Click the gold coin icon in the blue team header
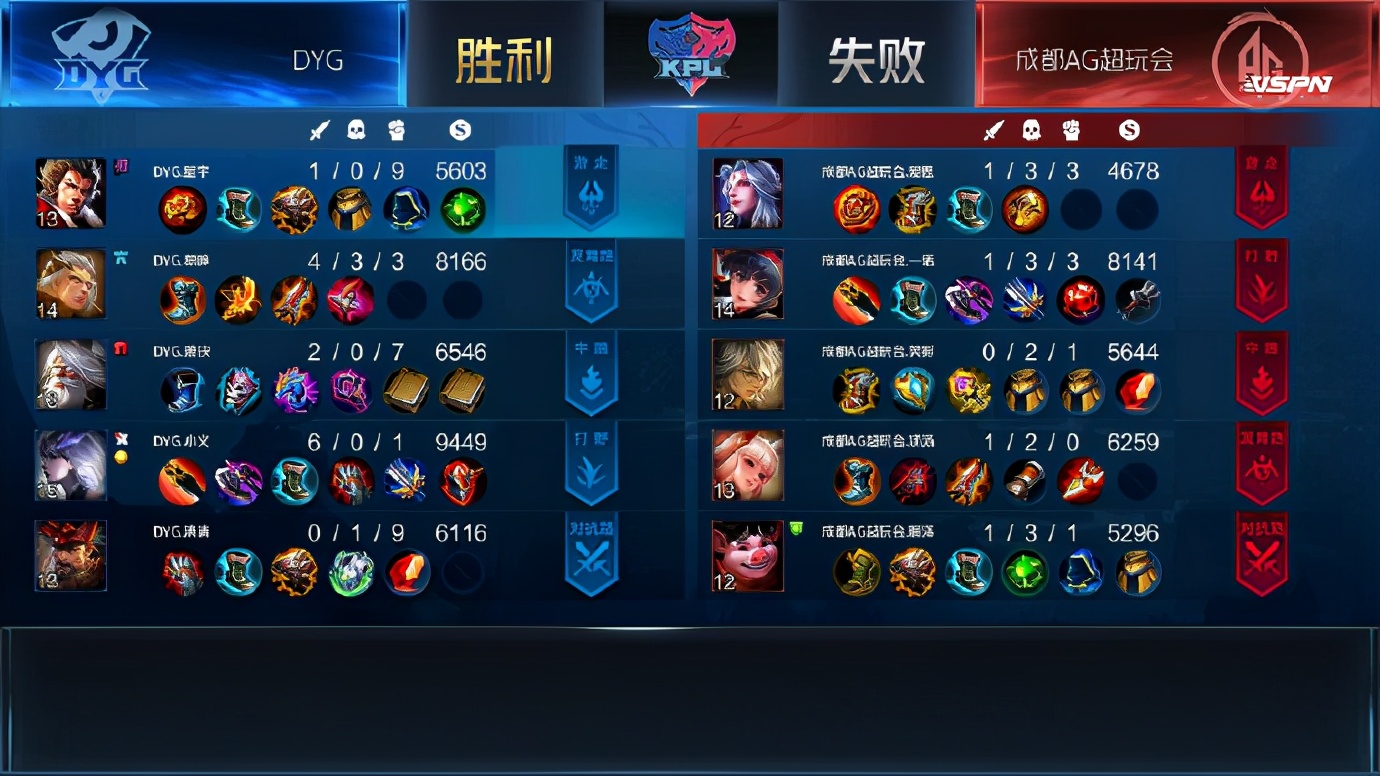 tap(458, 128)
